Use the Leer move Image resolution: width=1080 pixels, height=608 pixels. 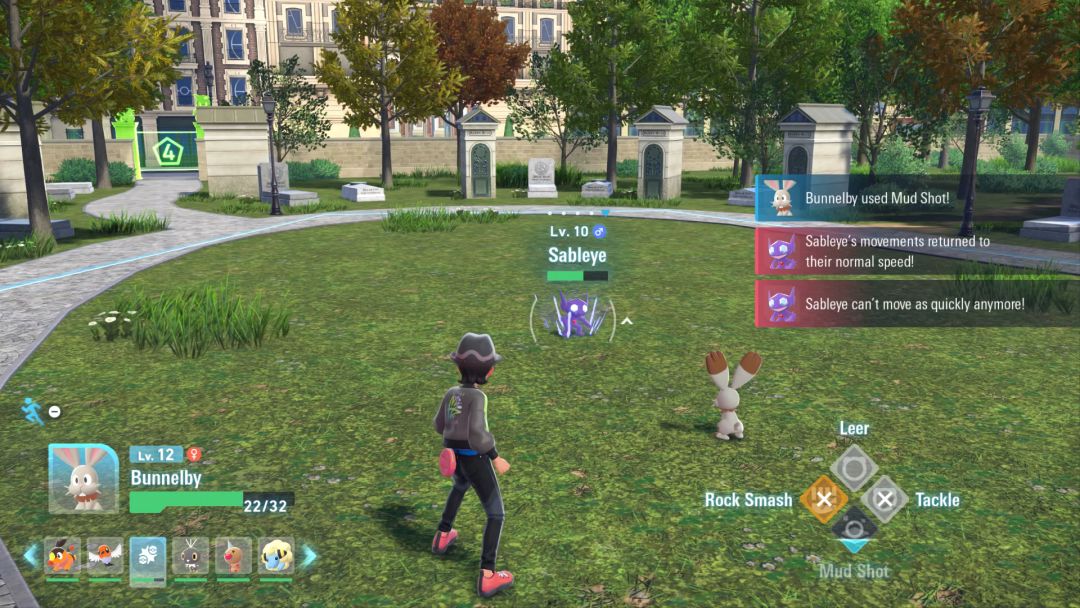coord(854,467)
